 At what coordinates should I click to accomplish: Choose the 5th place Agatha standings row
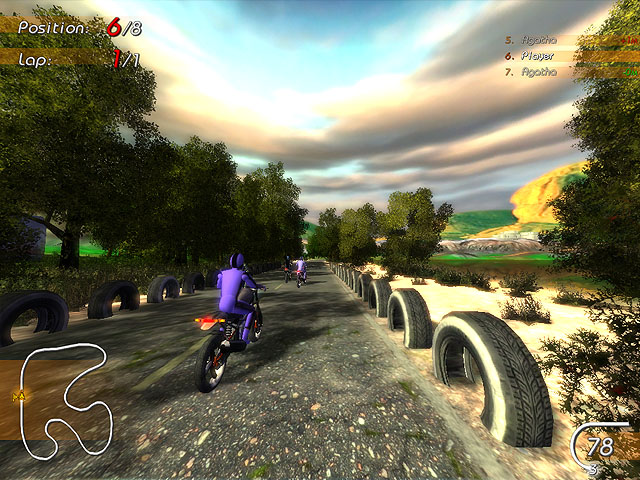point(570,41)
